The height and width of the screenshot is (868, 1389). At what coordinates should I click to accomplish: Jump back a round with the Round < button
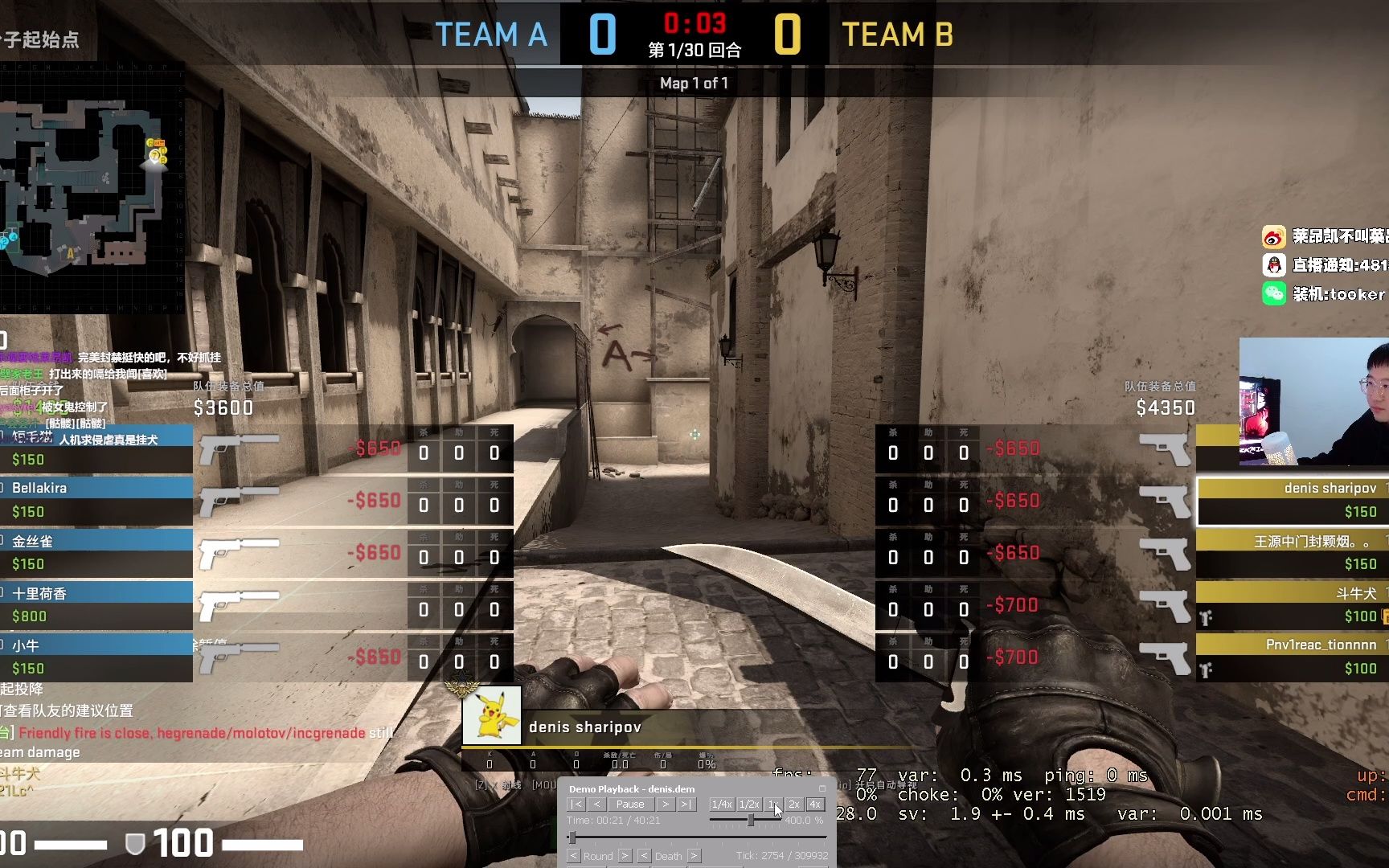[574, 855]
